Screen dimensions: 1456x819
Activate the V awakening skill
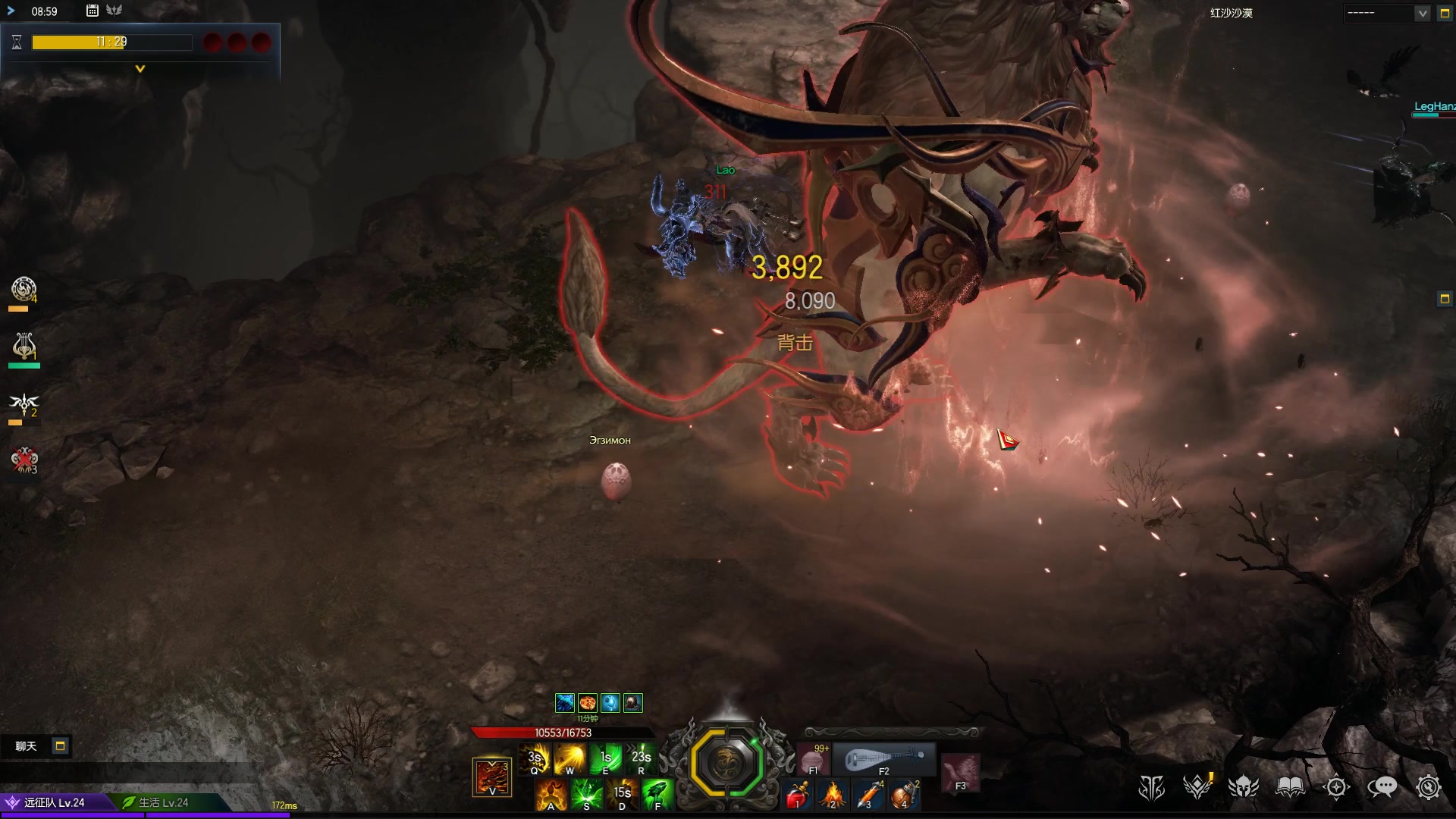491,777
